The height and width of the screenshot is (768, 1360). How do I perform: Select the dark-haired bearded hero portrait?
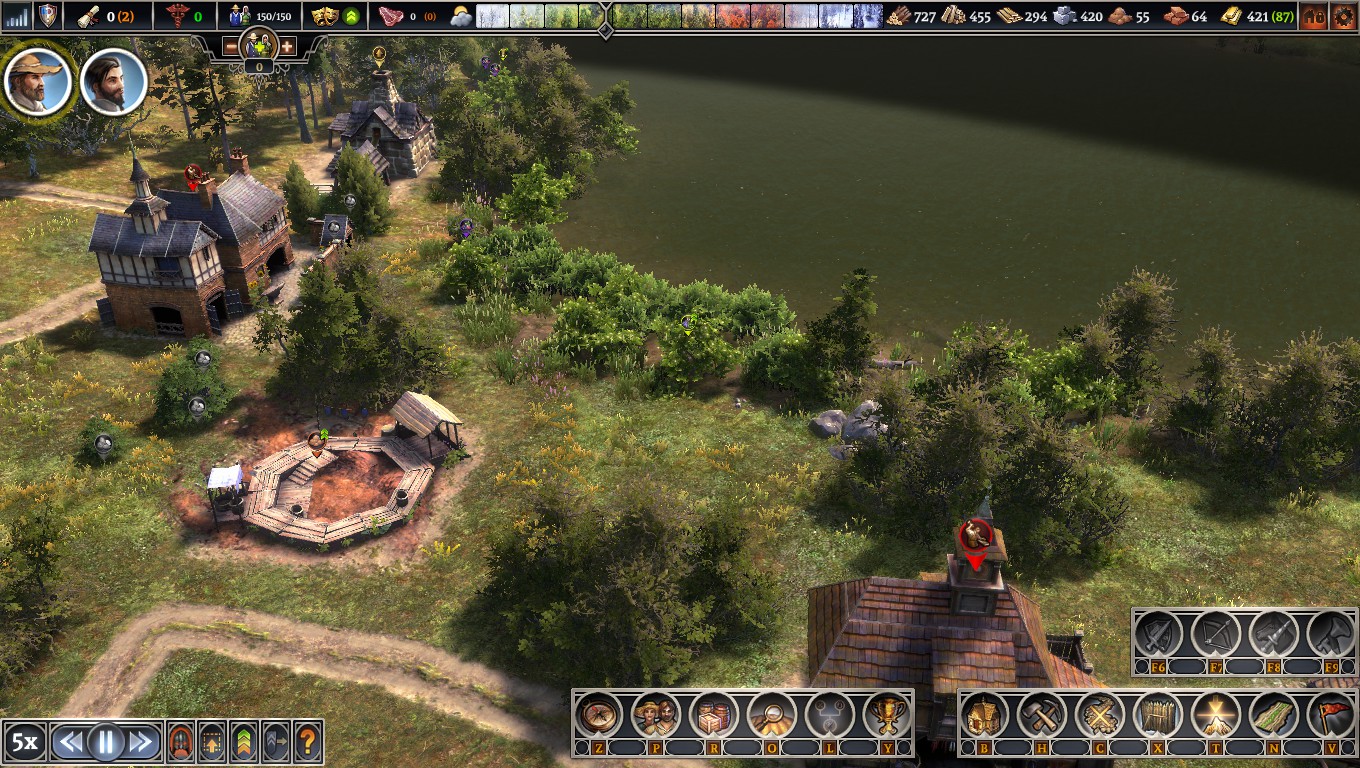[113, 81]
